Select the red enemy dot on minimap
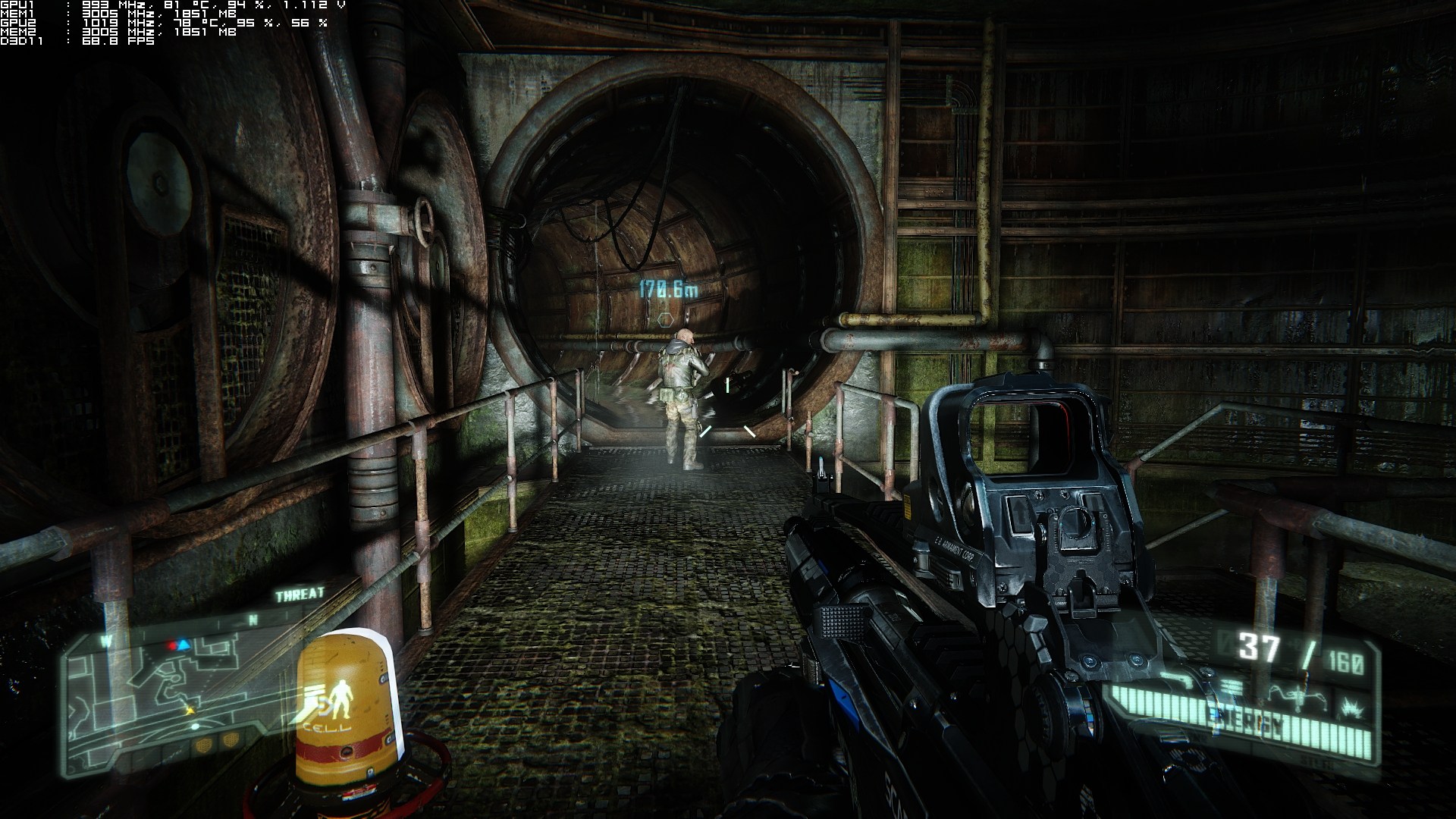The width and height of the screenshot is (1456, 819). tap(171, 647)
